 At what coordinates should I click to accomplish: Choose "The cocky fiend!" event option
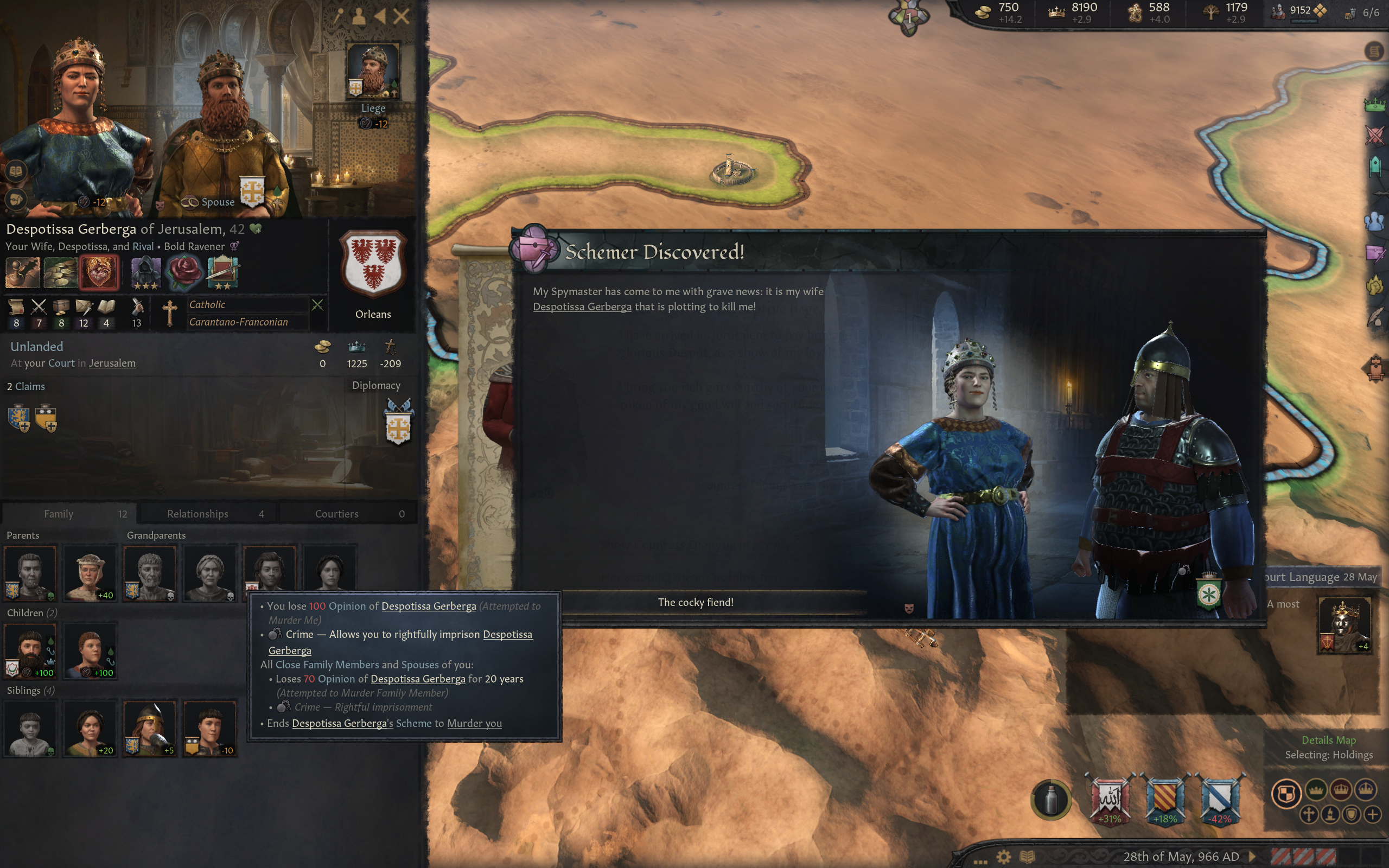point(695,602)
